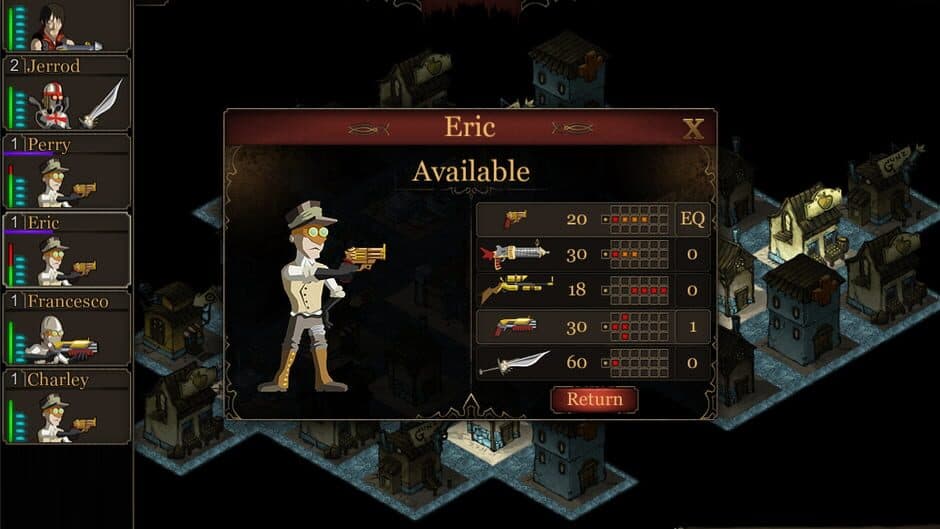Pick the long golden rifle row
940x529 pixels.
pyautogui.click(x=574, y=291)
